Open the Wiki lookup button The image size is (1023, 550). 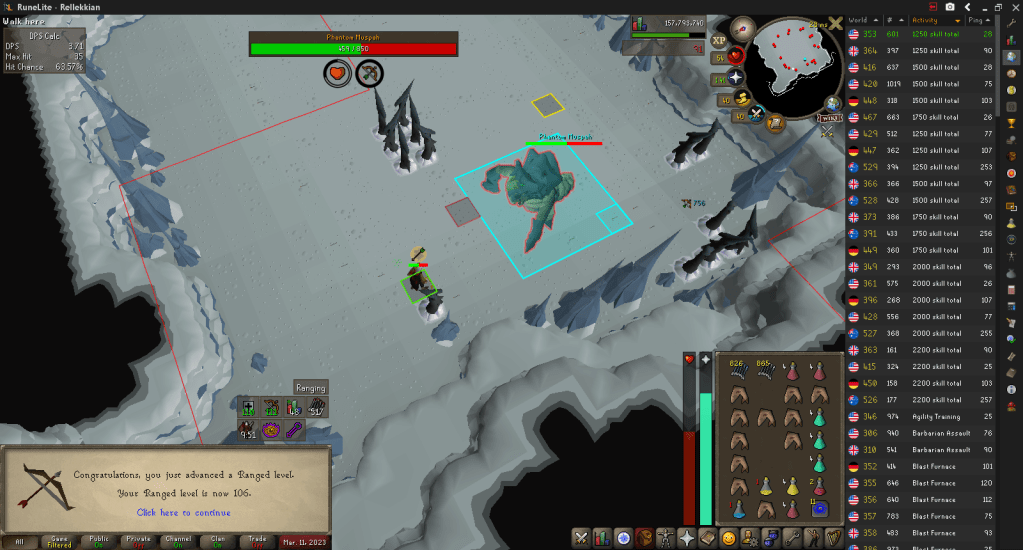(829, 118)
